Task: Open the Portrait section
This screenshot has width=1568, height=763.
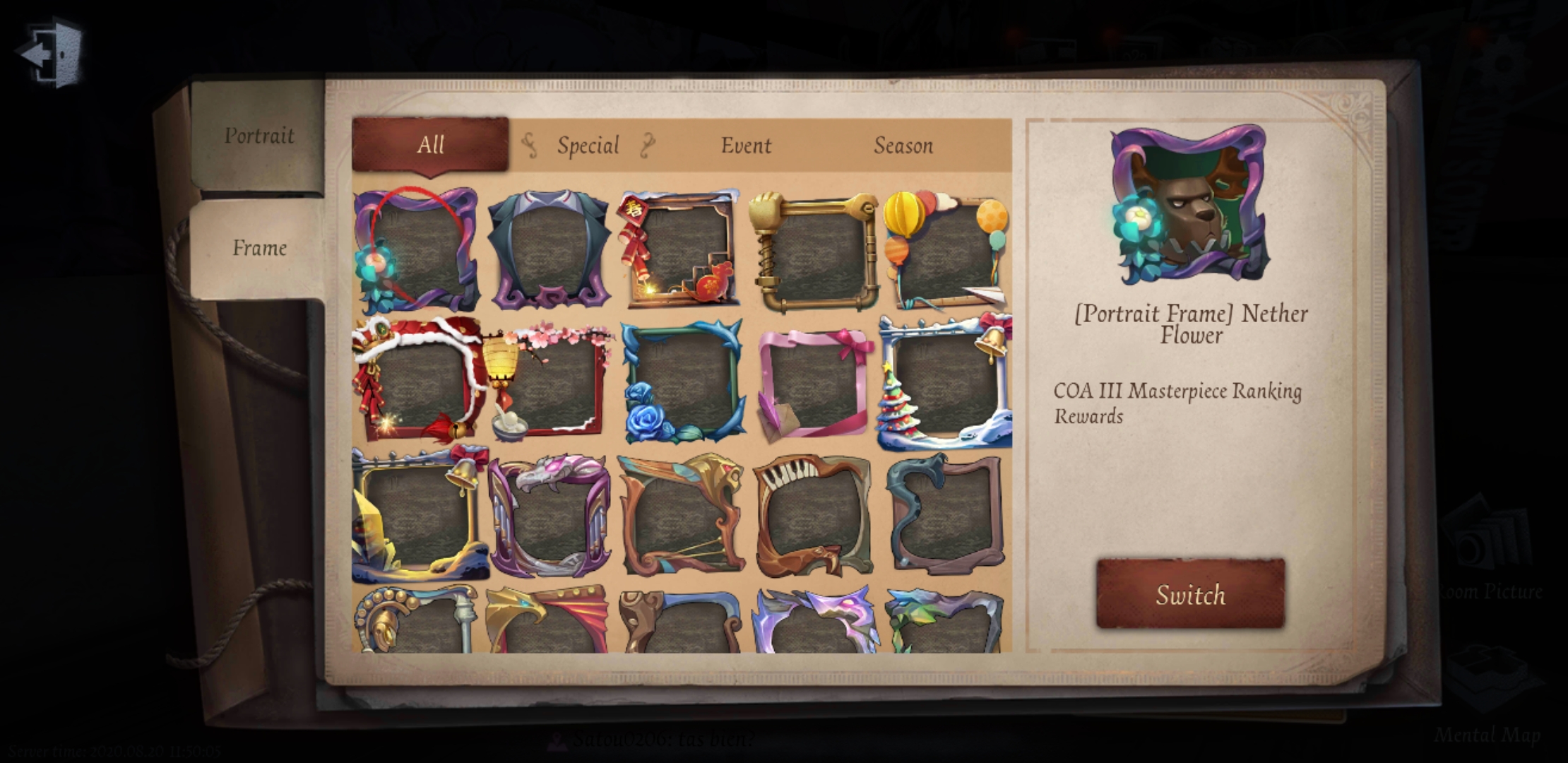Action: tap(259, 136)
